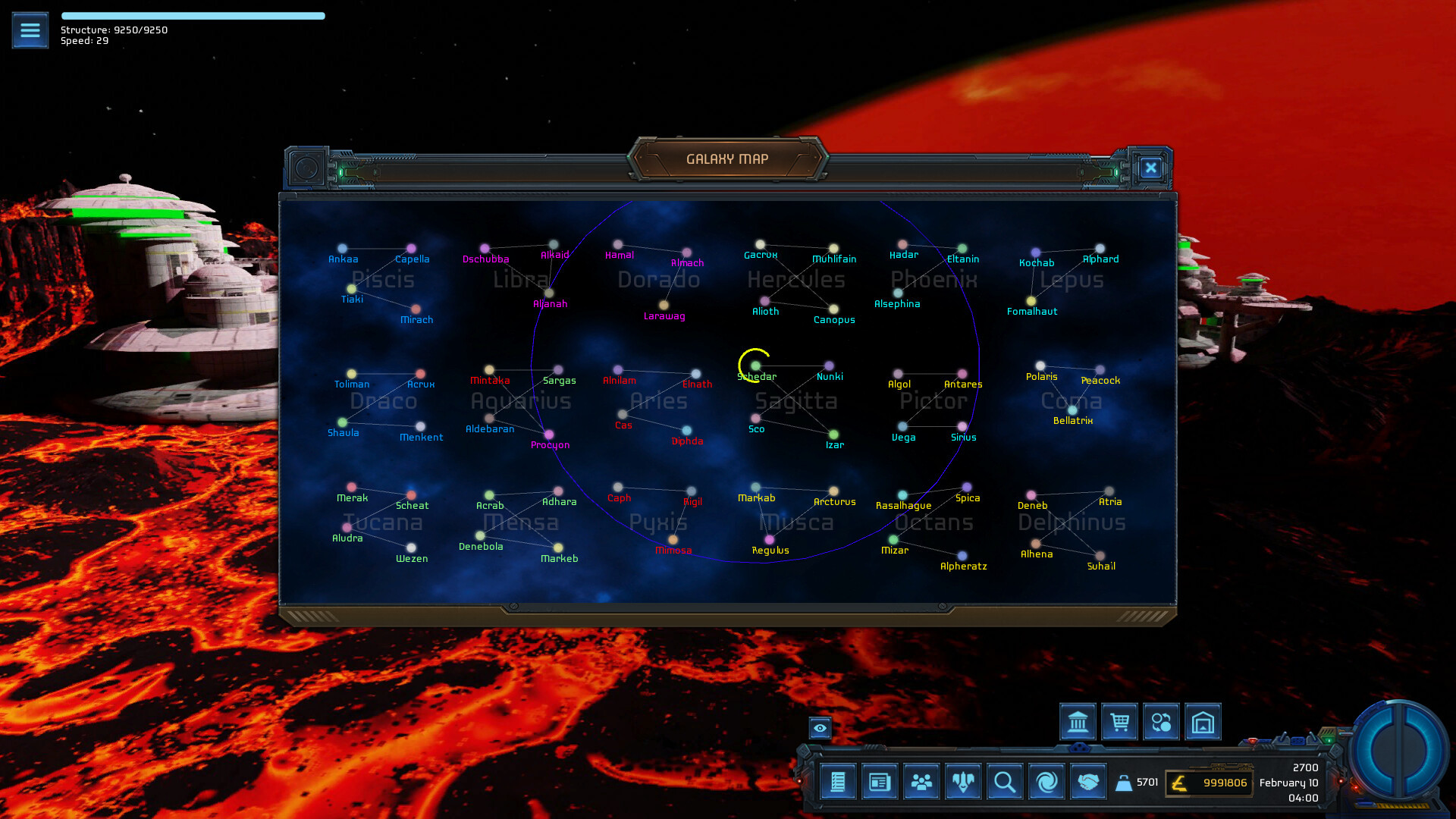
Task: Open the ship fleet panel
Action: [963, 782]
